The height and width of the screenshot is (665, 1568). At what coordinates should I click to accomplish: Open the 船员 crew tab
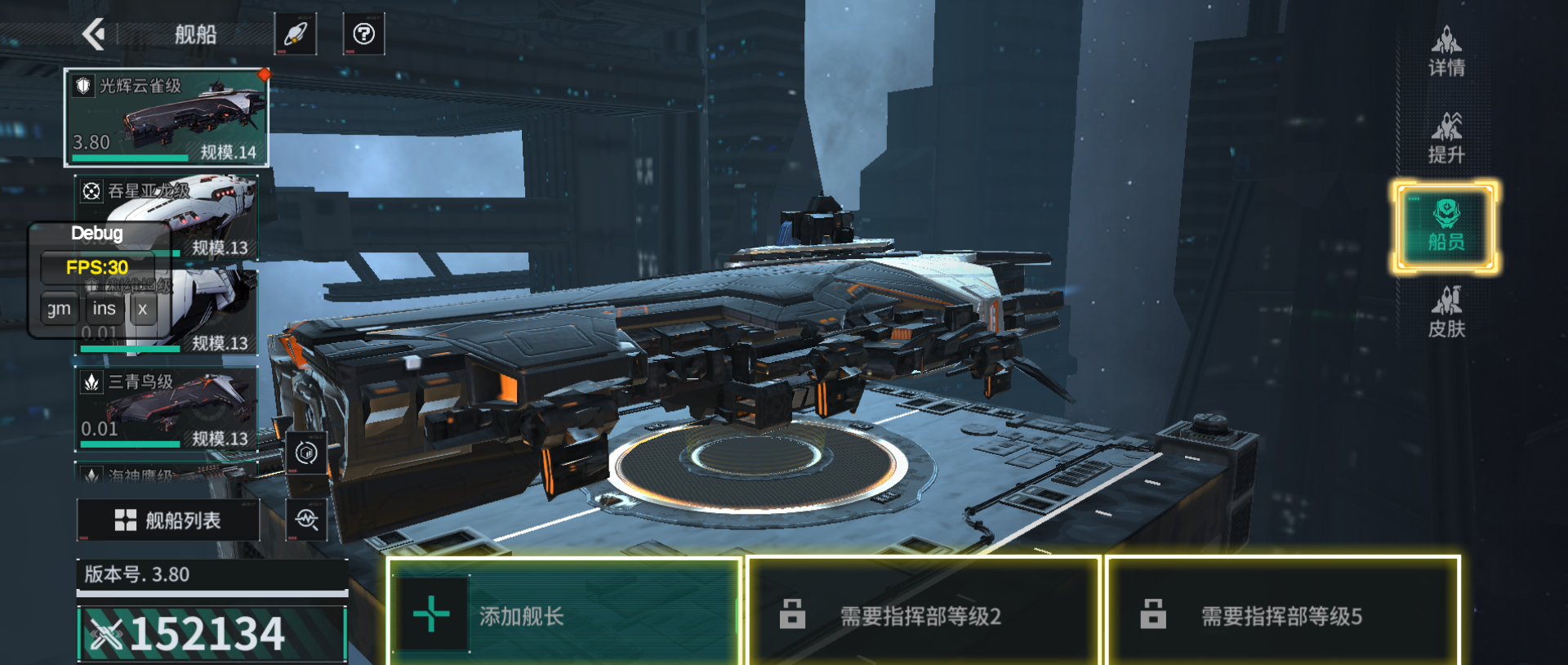pyautogui.click(x=1446, y=226)
